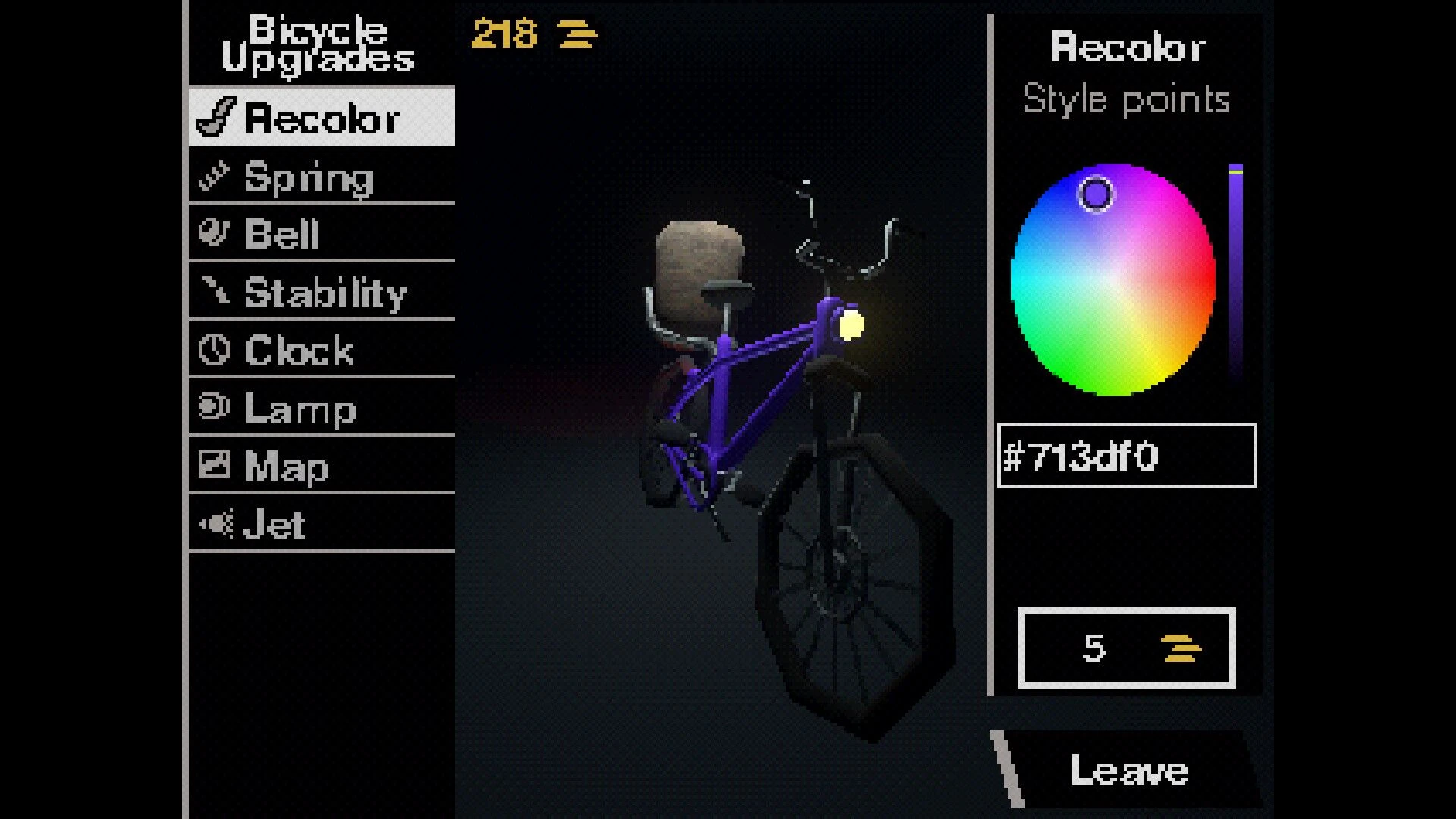This screenshot has height=819, width=1456.
Task: Pick a color on the color wheel
Action: (1112, 279)
